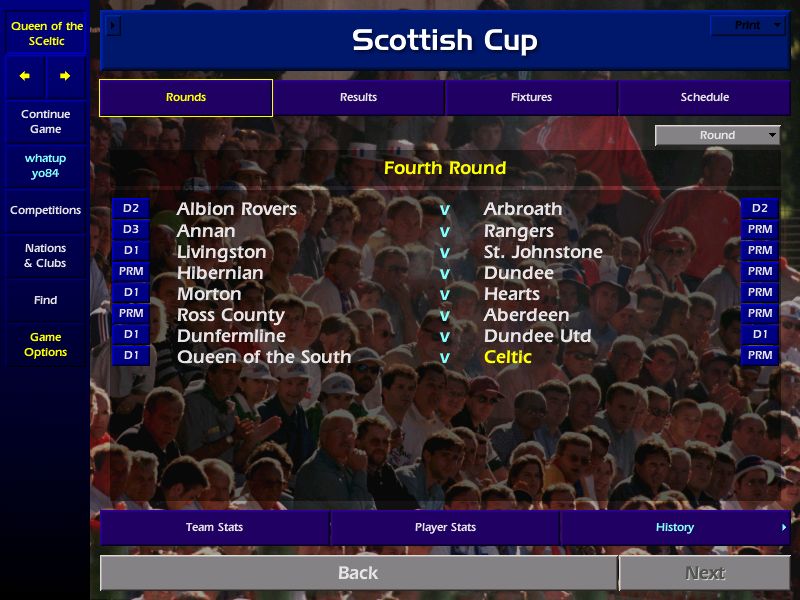Screen dimensions: 800x600
Task: Navigate forward with right yellow arrow
Action: pyautogui.click(x=65, y=76)
